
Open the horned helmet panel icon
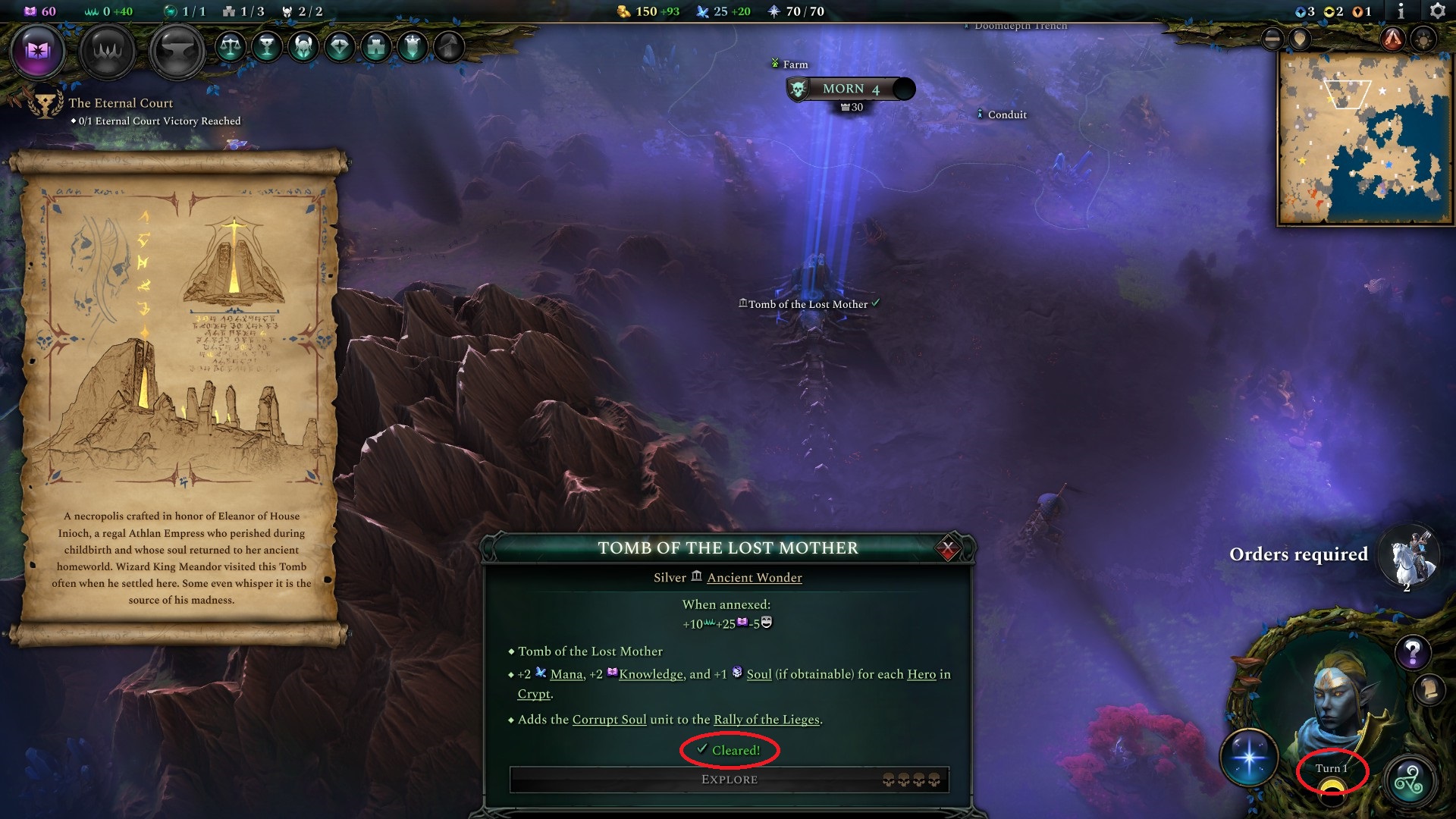click(x=305, y=48)
